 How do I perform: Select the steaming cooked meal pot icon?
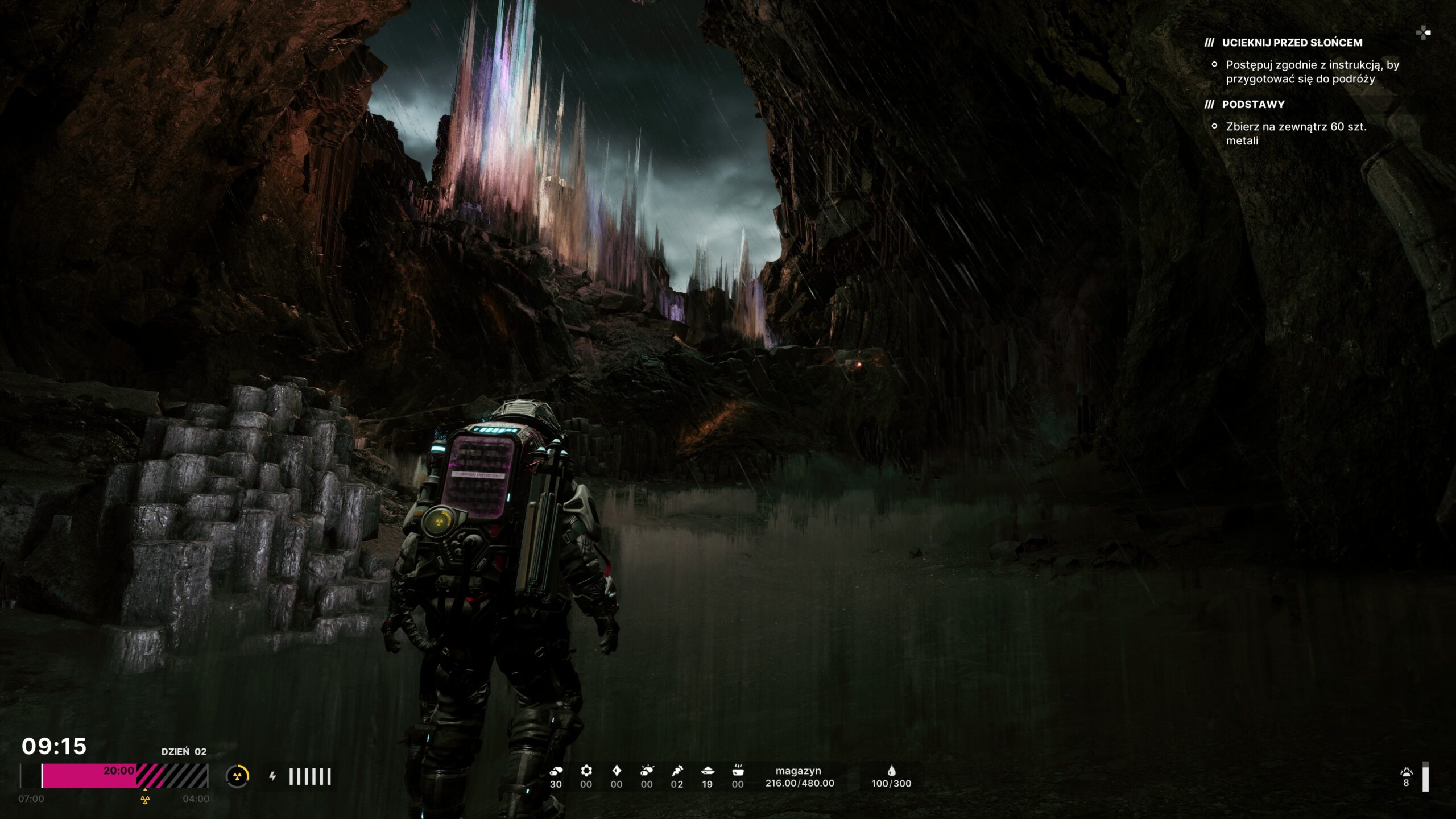(x=738, y=771)
